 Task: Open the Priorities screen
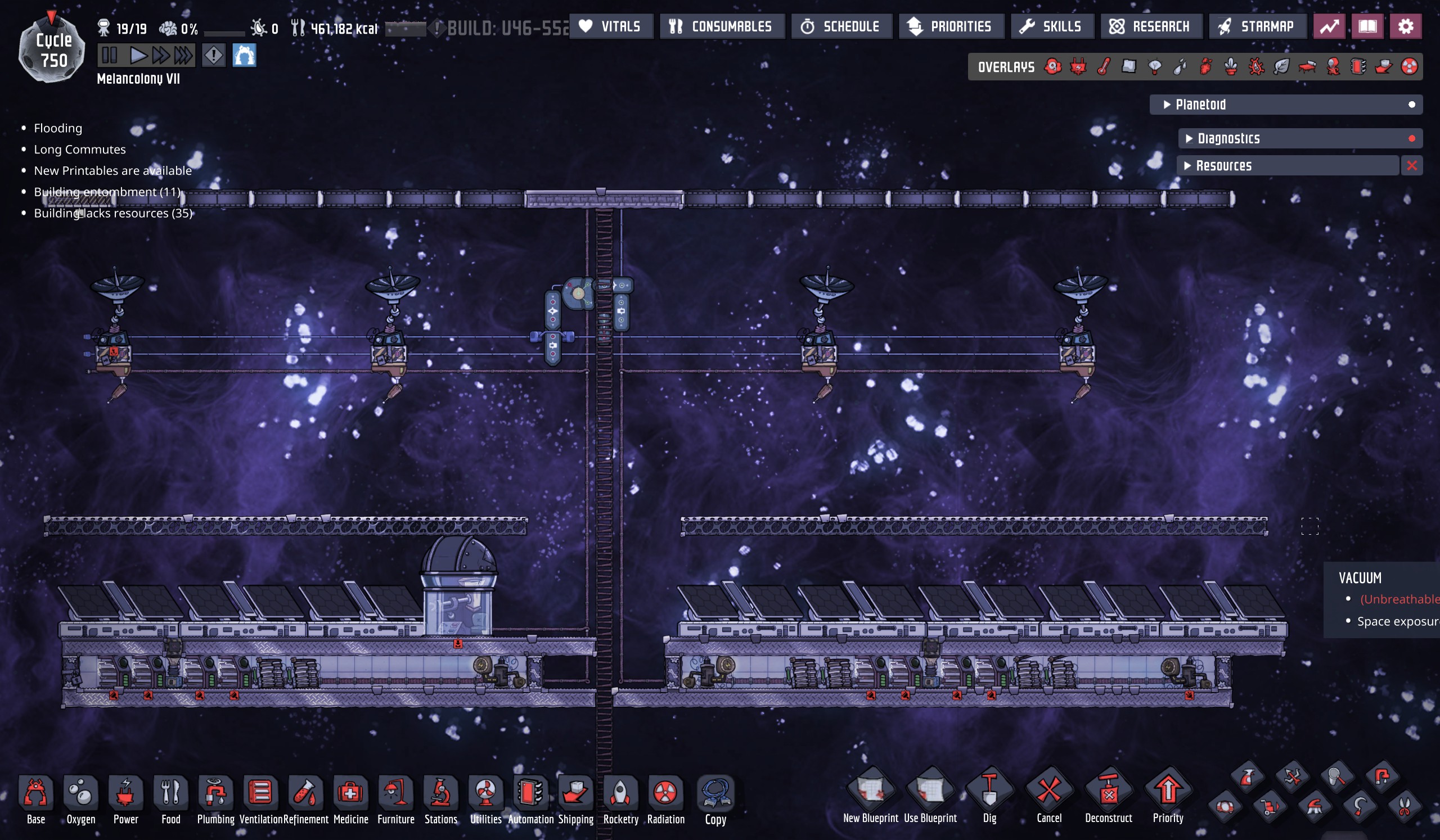(950, 26)
